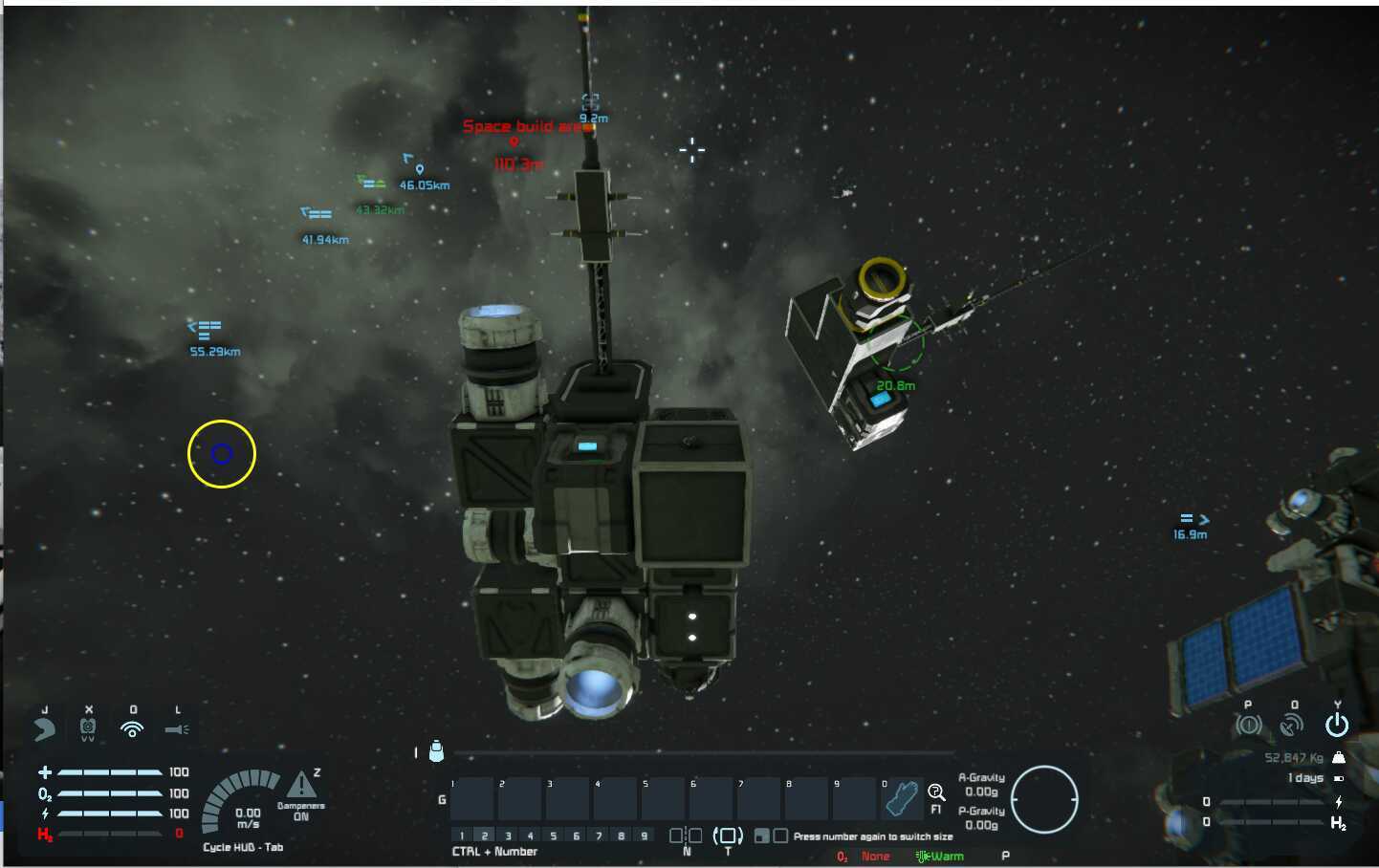Click the symmetry mode icon above N
The image size is (1379, 868).
pos(686,835)
